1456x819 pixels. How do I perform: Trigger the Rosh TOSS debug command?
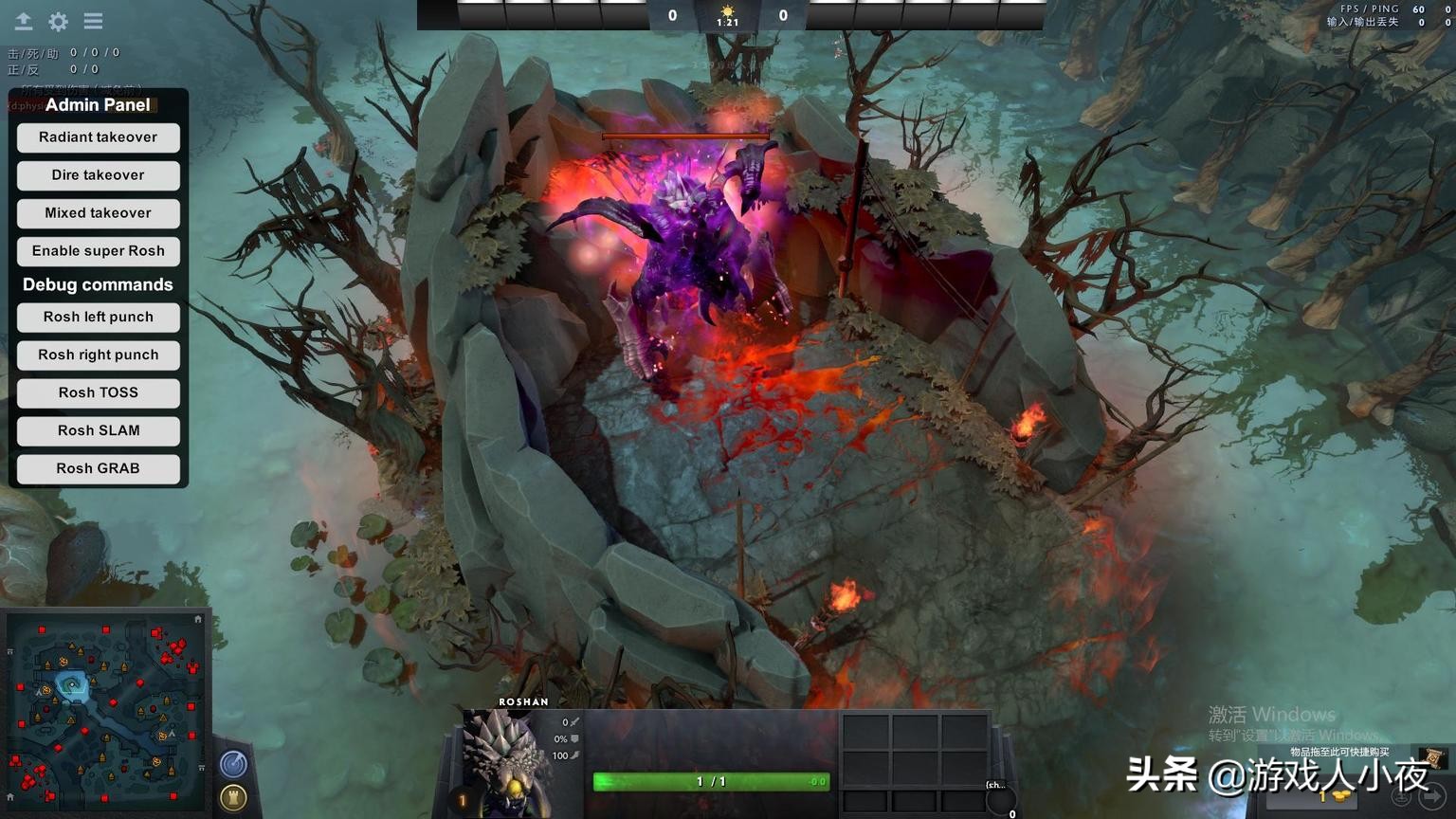click(98, 392)
